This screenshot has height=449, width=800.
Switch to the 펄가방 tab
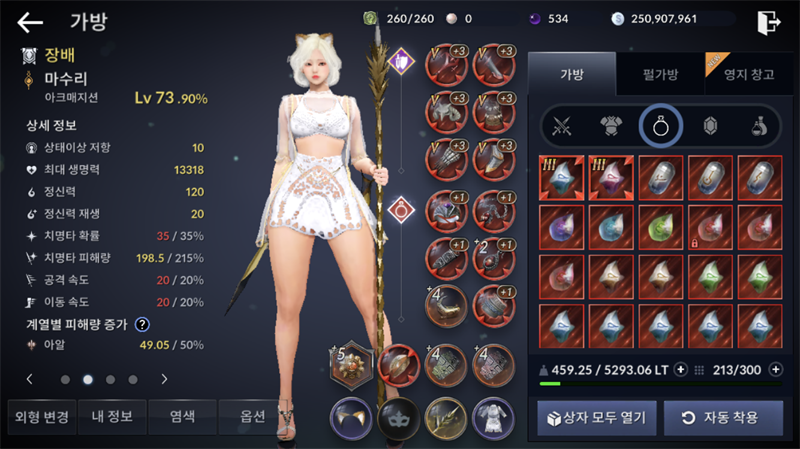pos(660,73)
